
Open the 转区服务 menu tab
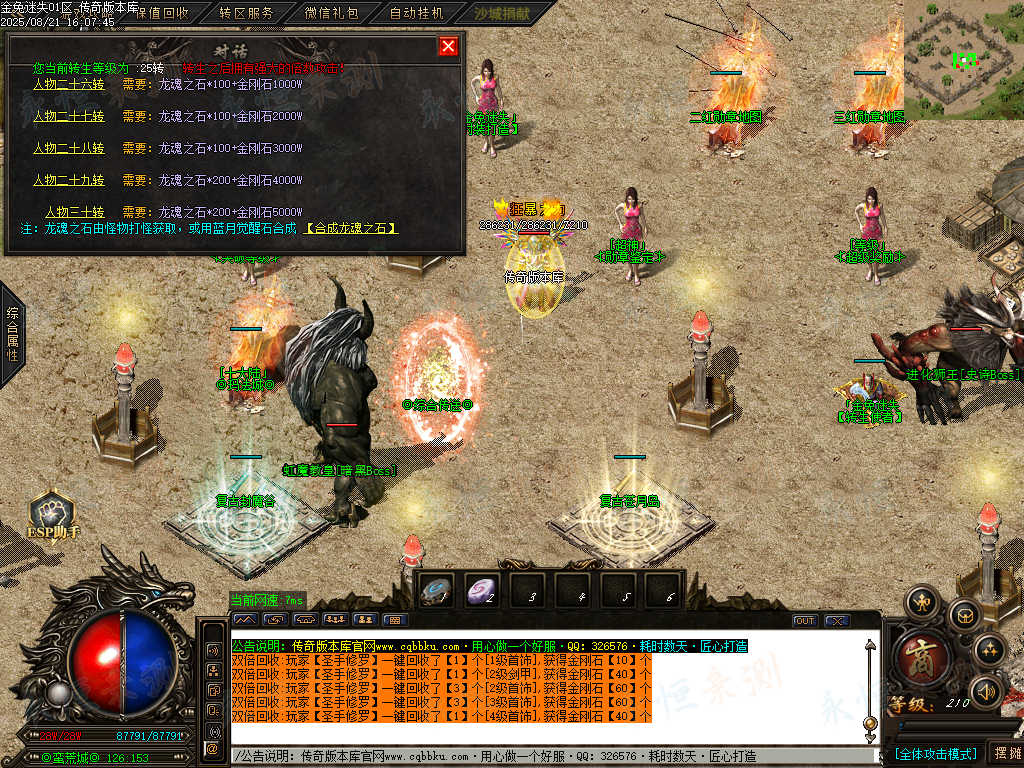pyautogui.click(x=245, y=13)
